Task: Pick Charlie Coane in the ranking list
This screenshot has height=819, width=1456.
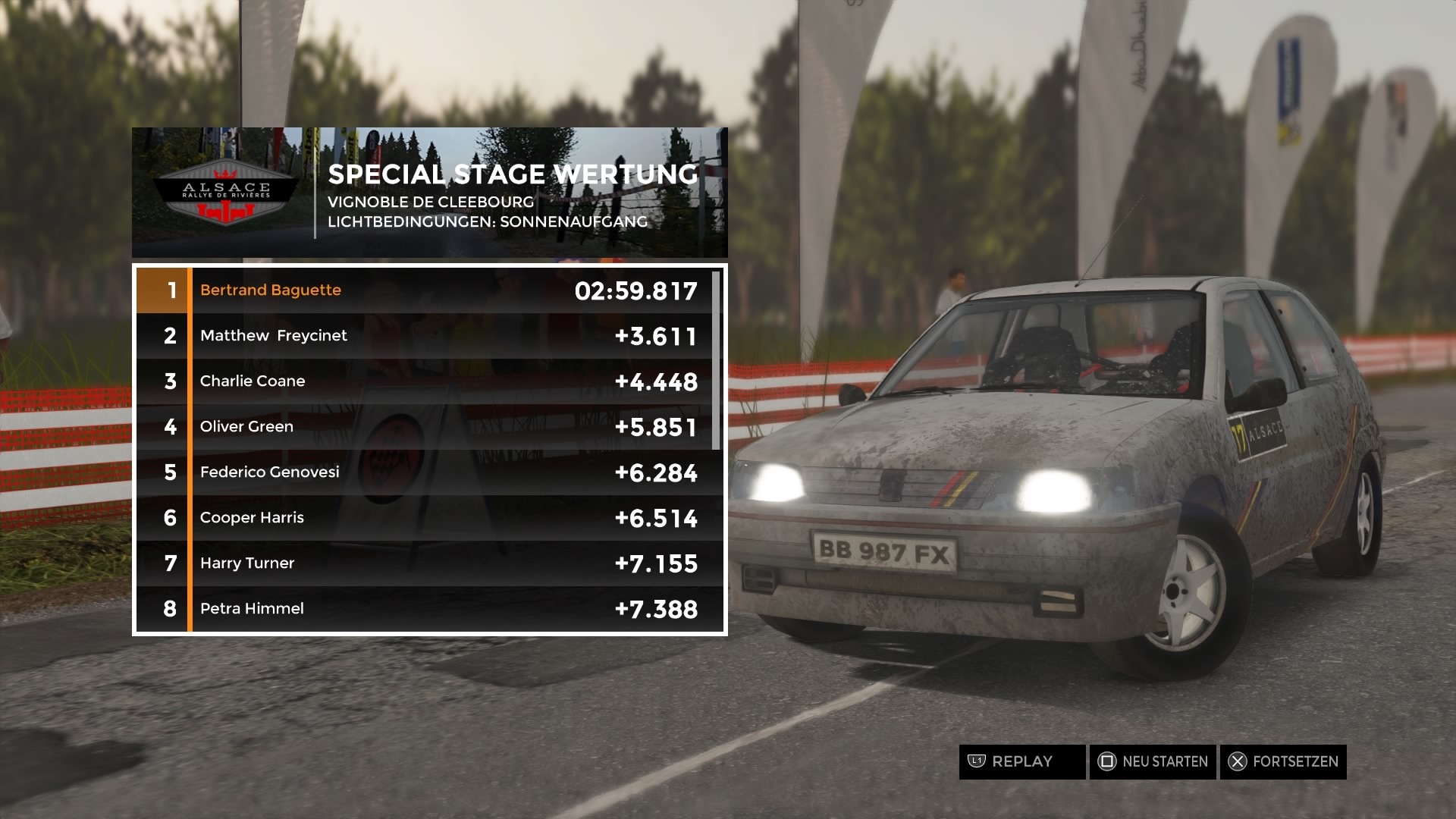Action: click(429, 381)
